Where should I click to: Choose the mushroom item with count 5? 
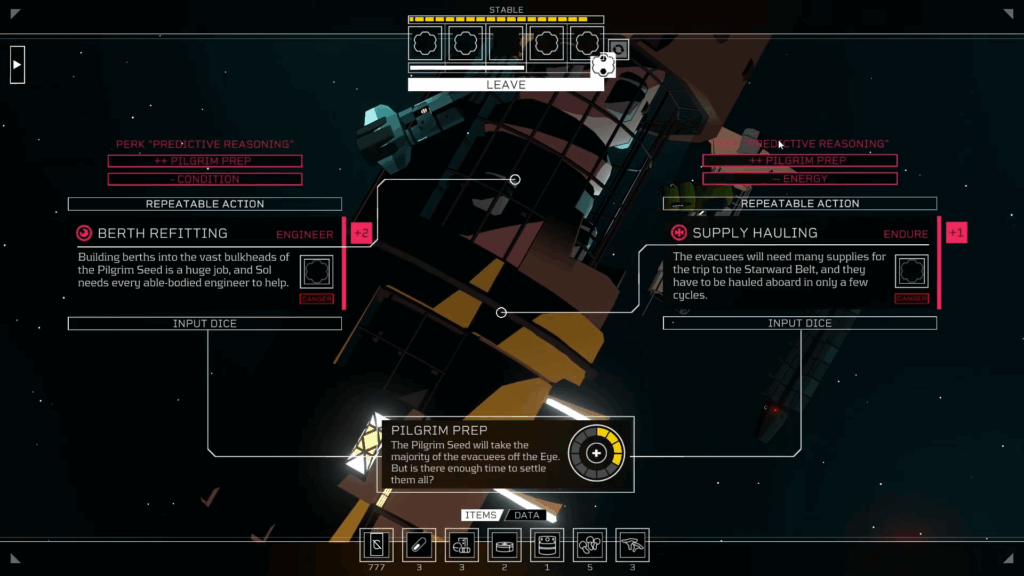point(590,545)
